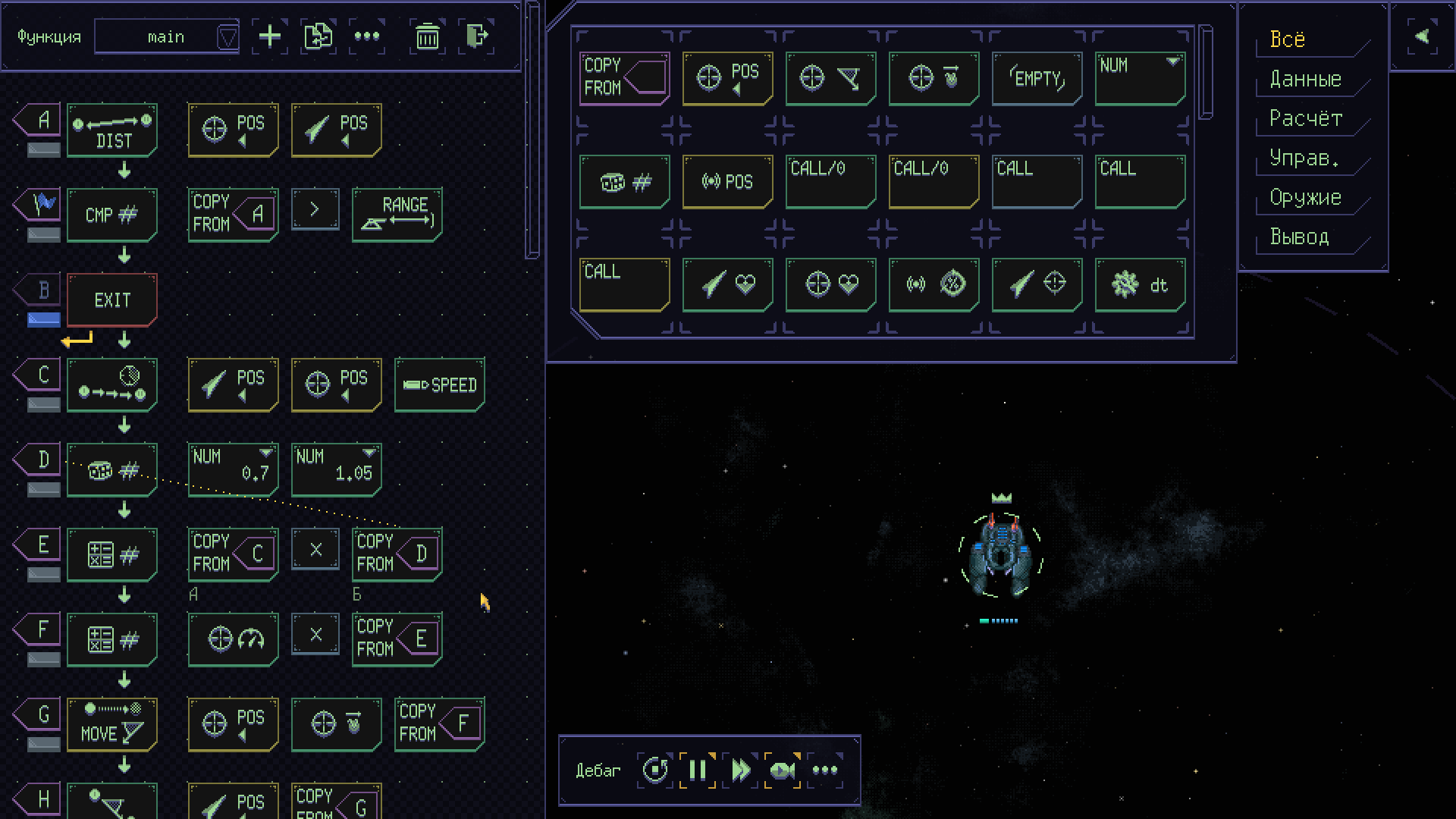Image resolution: width=1456 pixels, height=819 pixels.
Task: Switch to the Данные category
Action: 1305,79
